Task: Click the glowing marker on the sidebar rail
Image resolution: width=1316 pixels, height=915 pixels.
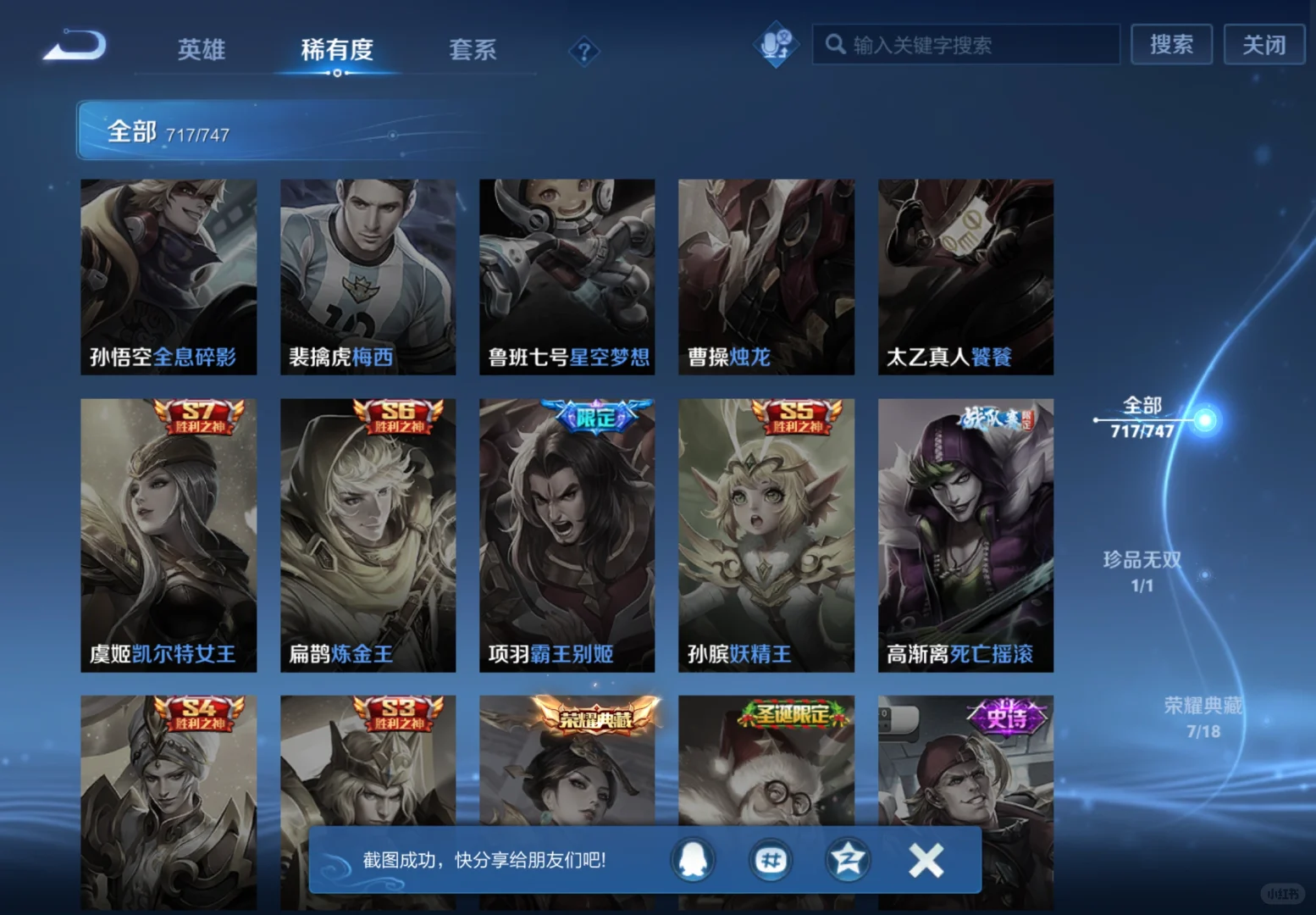Action: (1205, 419)
